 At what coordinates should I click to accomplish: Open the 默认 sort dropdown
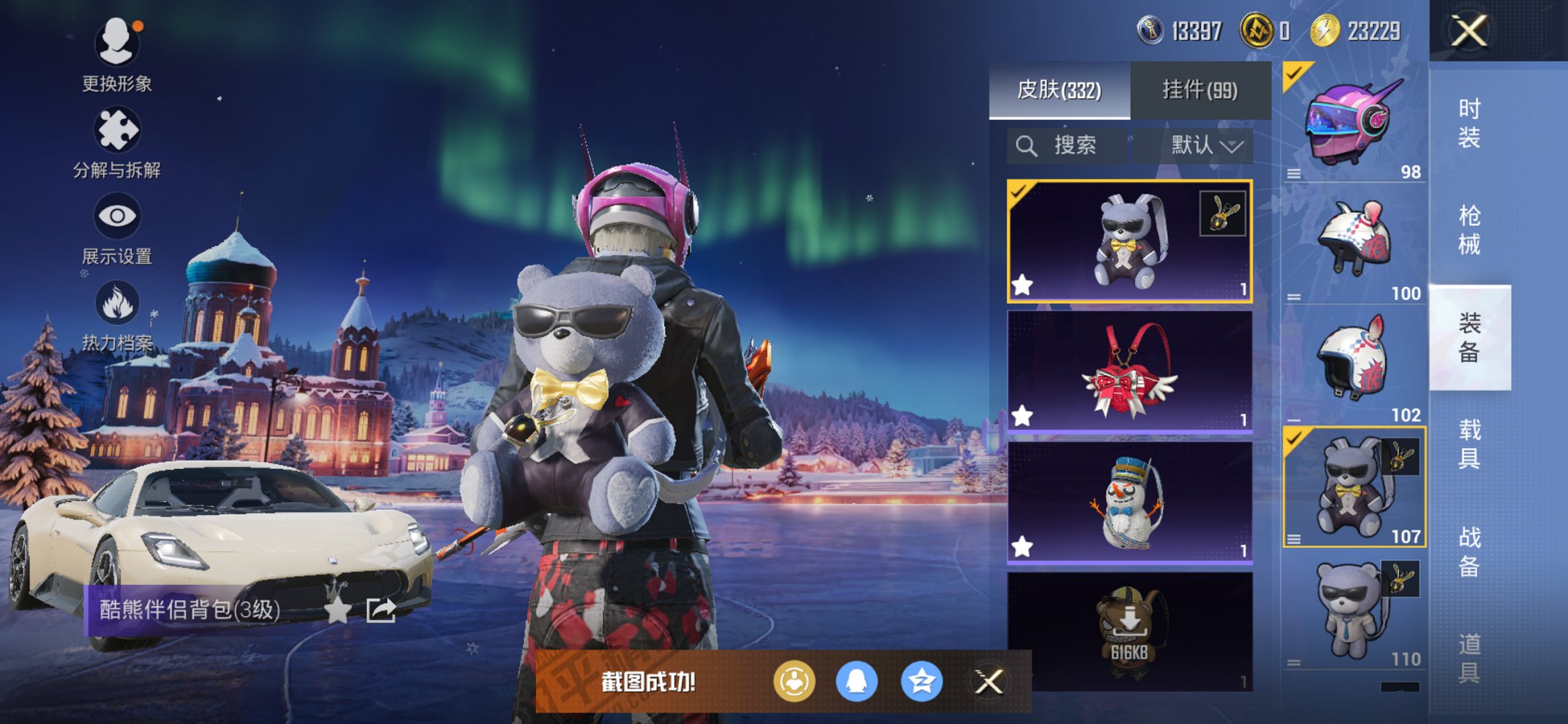1206,146
